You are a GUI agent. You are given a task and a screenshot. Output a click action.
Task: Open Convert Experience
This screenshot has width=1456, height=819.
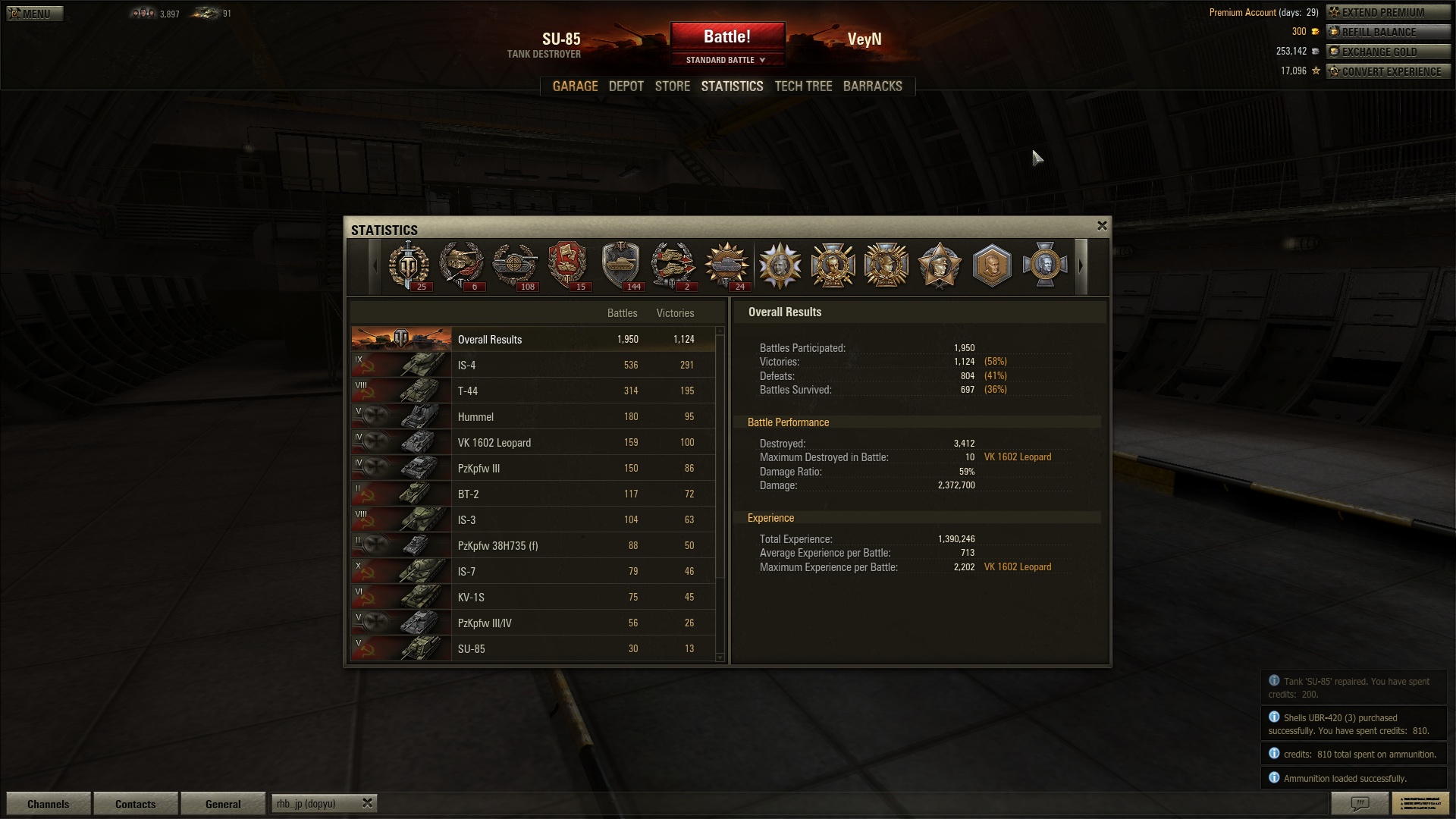[x=1387, y=71]
